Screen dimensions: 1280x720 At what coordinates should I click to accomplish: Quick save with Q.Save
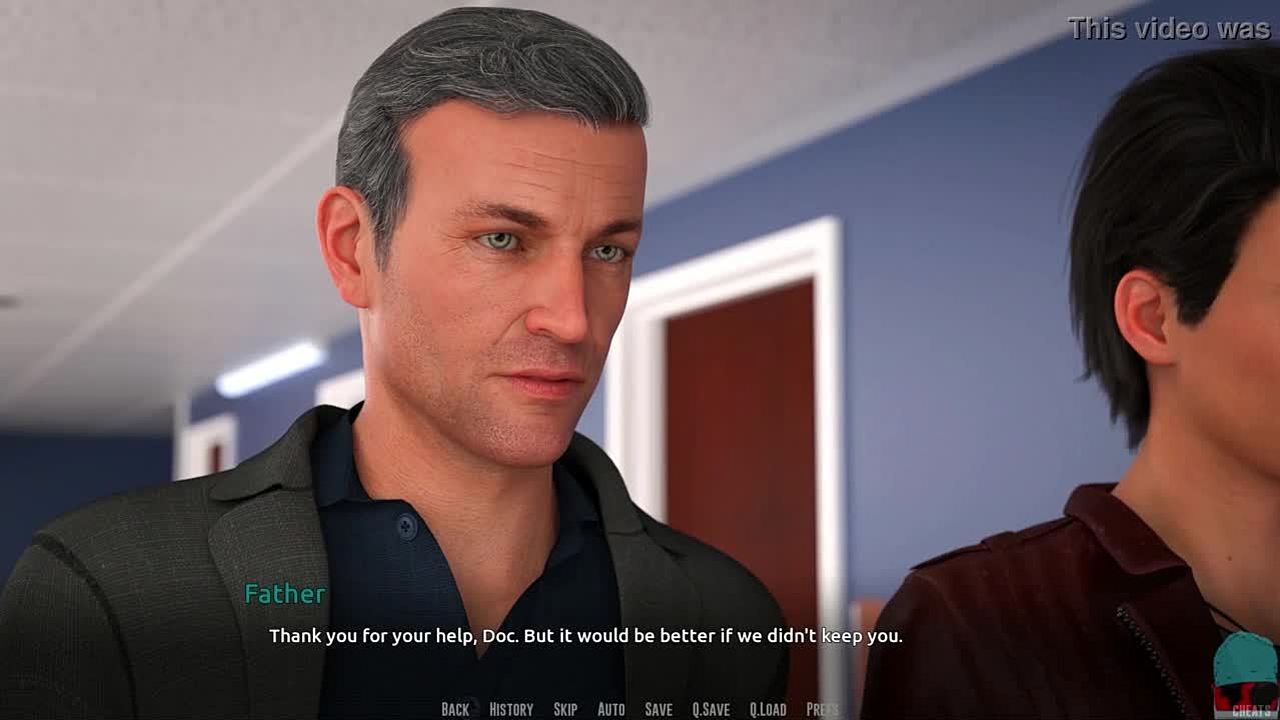click(711, 709)
